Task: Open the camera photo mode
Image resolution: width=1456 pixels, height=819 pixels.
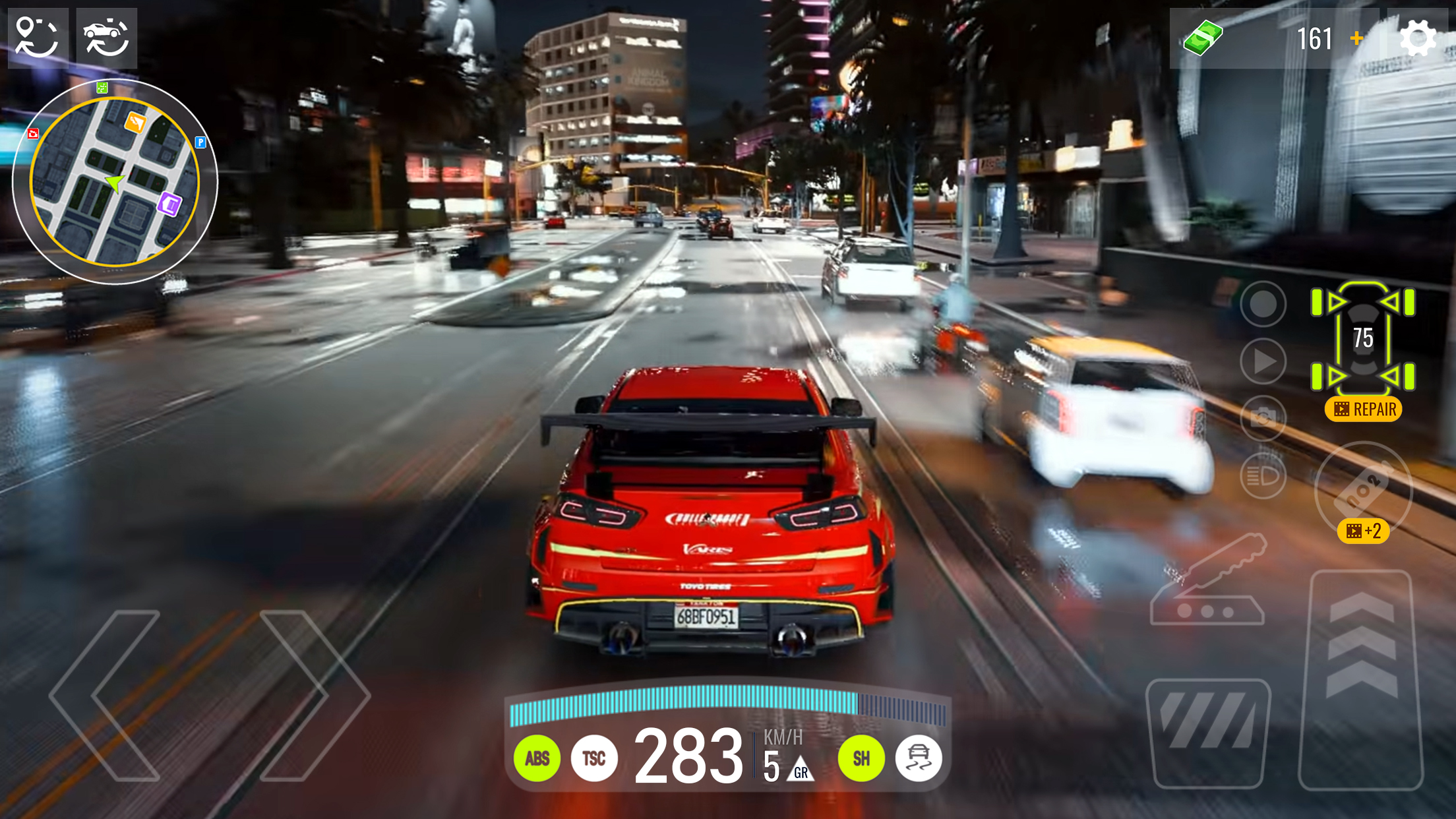Action: click(1263, 418)
